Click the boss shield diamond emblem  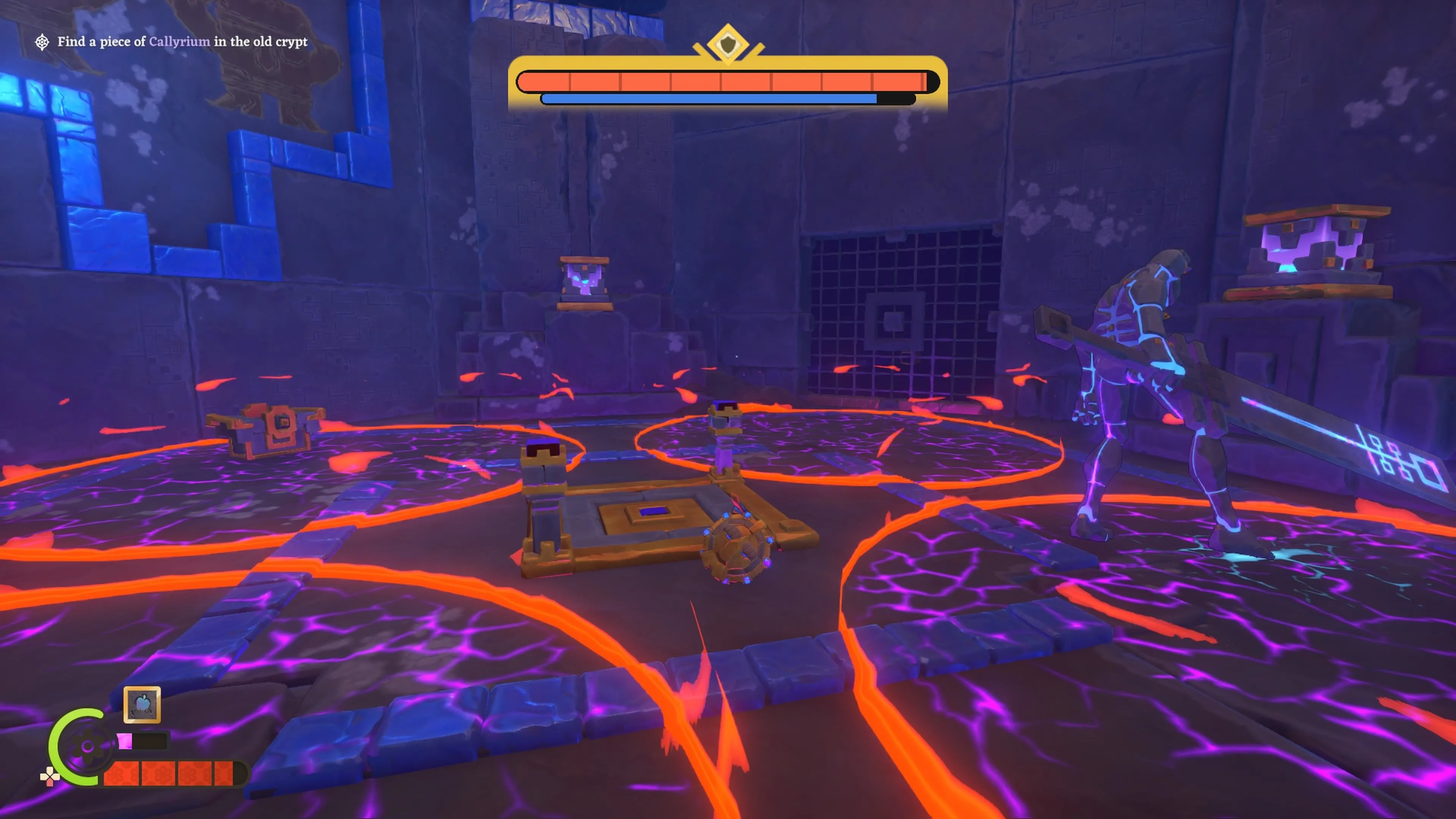[x=728, y=43]
